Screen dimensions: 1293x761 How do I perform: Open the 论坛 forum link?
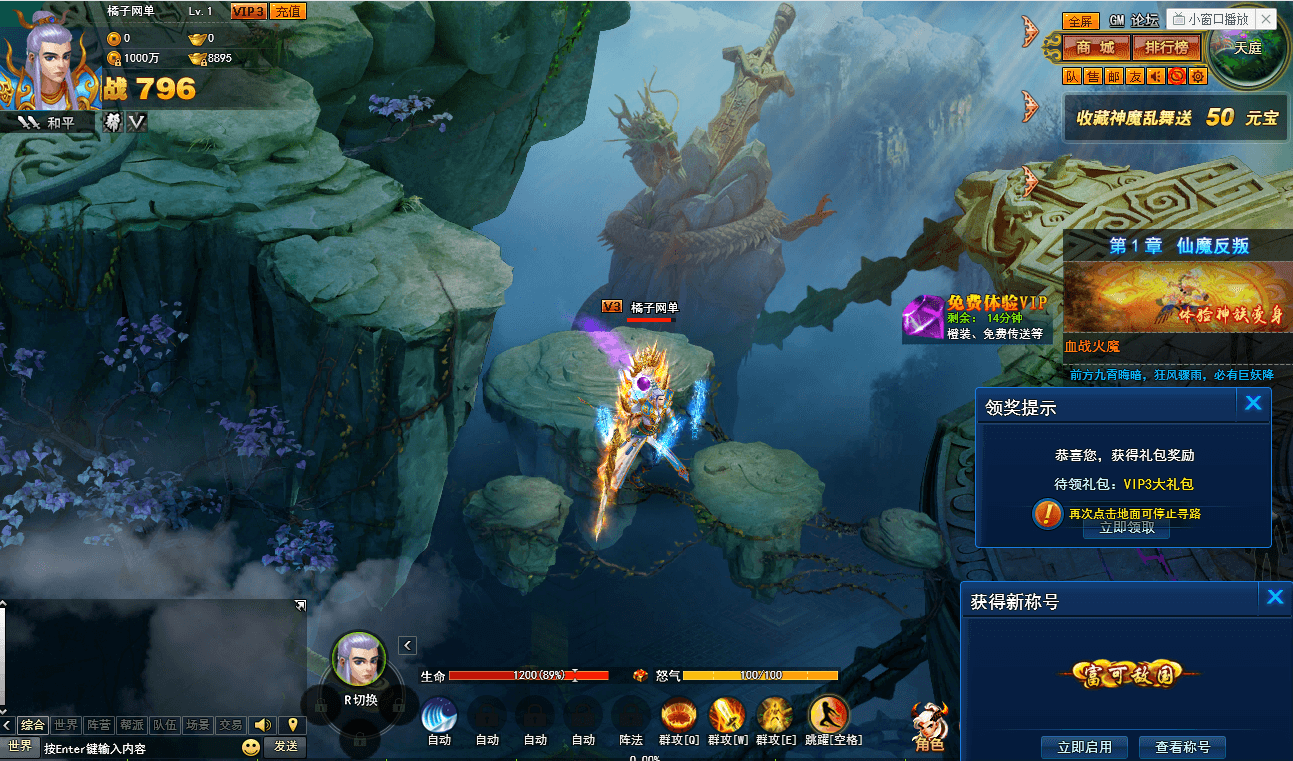click(1145, 20)
